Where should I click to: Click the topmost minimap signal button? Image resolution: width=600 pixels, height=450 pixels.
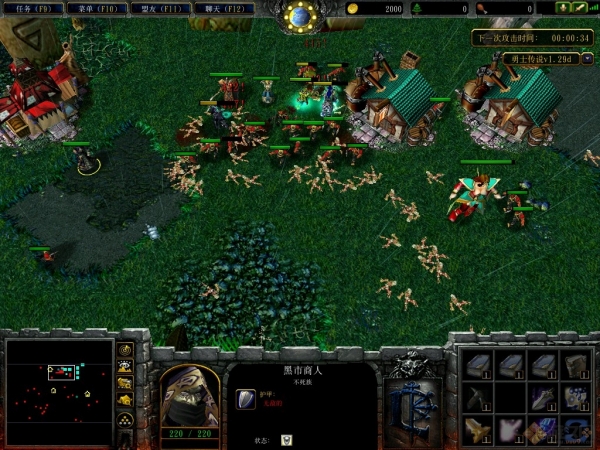click(x=125, y=350)
